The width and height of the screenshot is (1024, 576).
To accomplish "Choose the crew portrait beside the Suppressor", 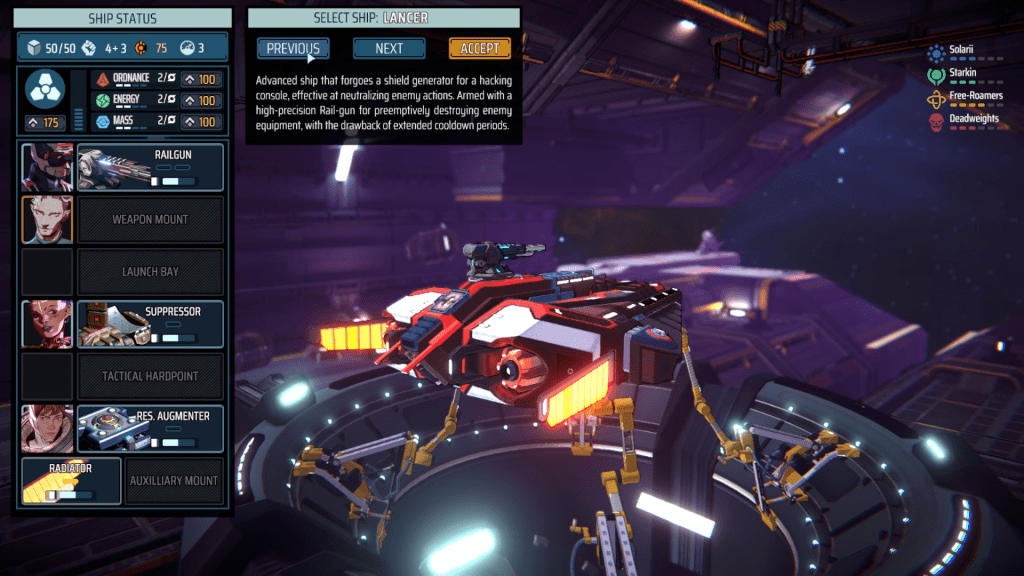I will click(47, 324).
